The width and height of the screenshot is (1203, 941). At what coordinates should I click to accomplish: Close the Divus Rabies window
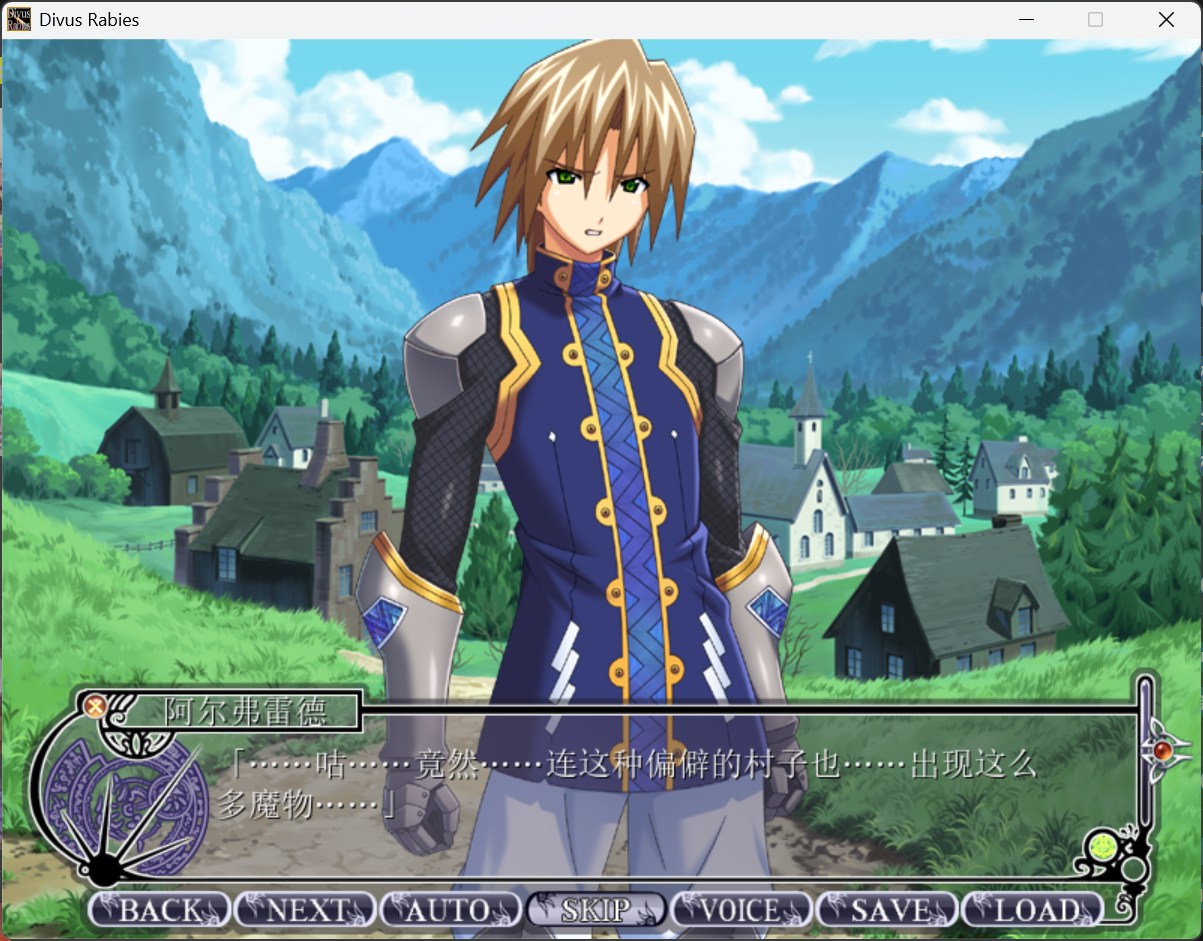[1166, 19]
